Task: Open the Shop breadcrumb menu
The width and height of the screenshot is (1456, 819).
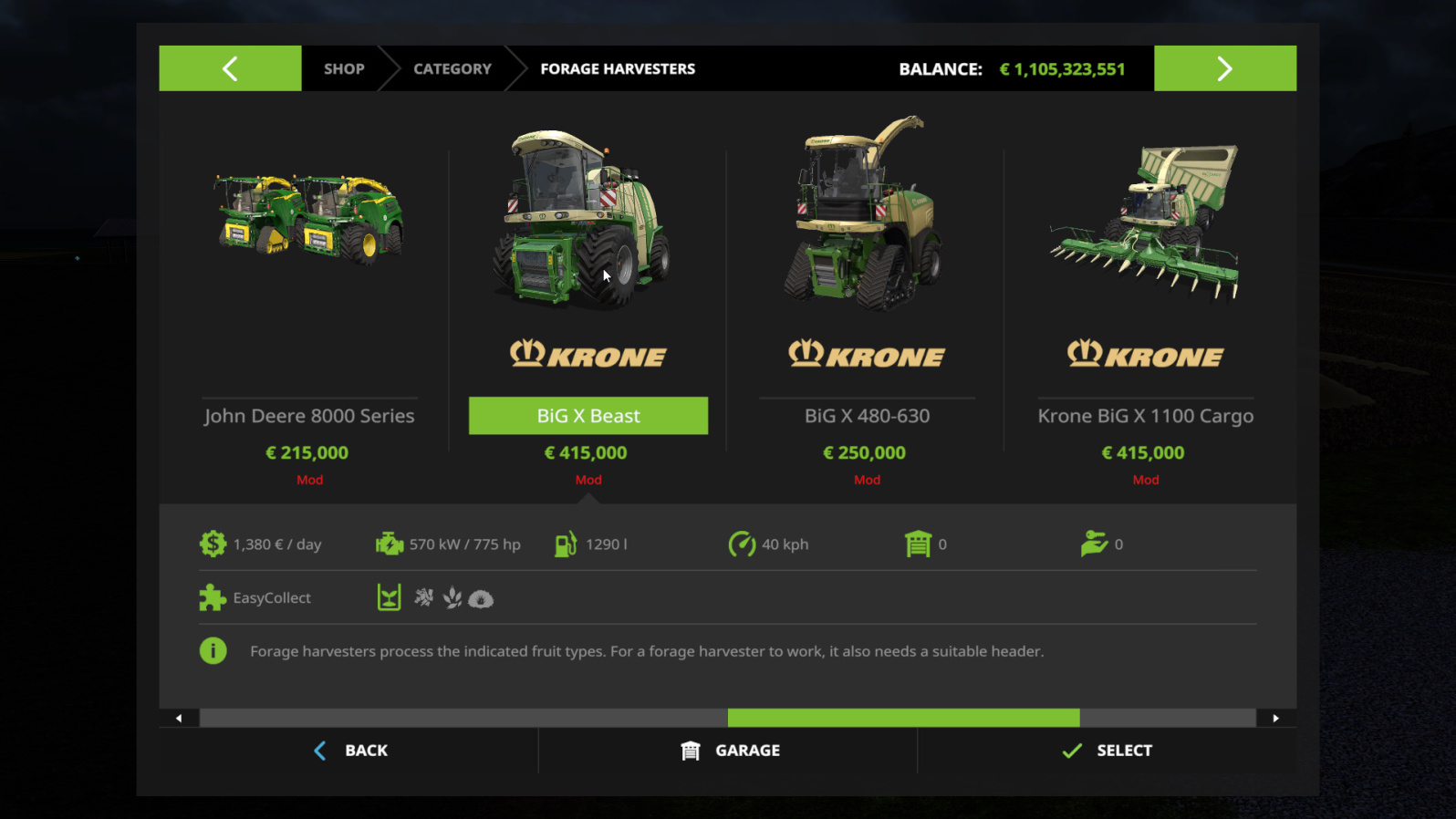Action: click(344, 68)
